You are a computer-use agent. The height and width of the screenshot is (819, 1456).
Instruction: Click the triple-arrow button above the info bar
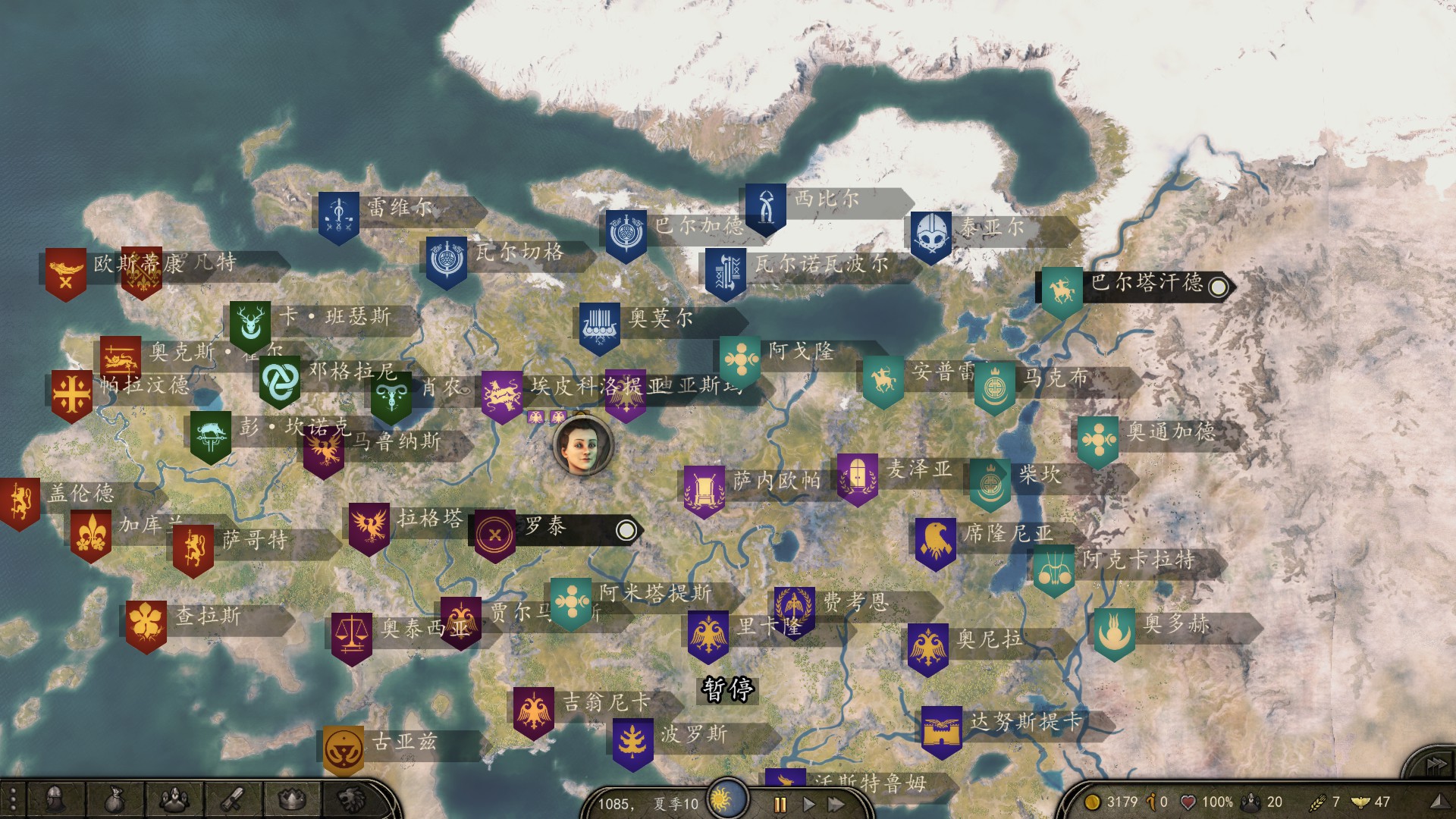coord(1436,764)
